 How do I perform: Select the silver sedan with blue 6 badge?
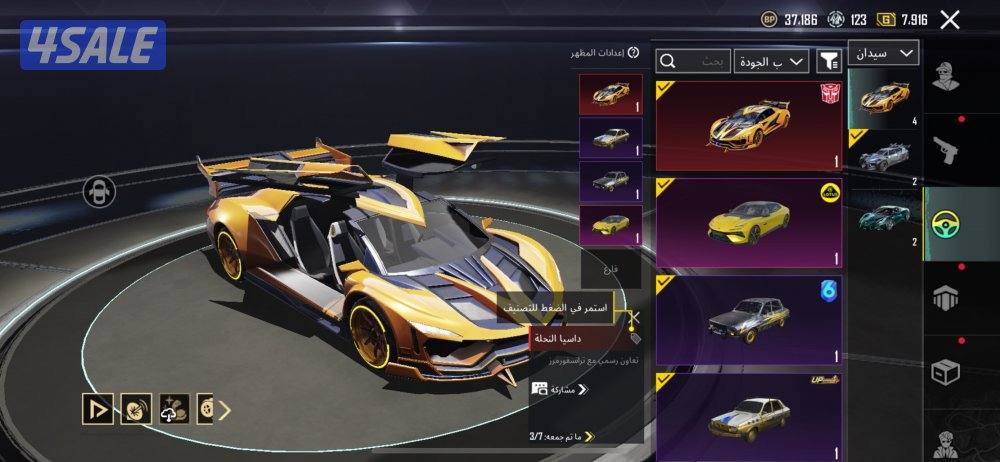click(749, 320)
